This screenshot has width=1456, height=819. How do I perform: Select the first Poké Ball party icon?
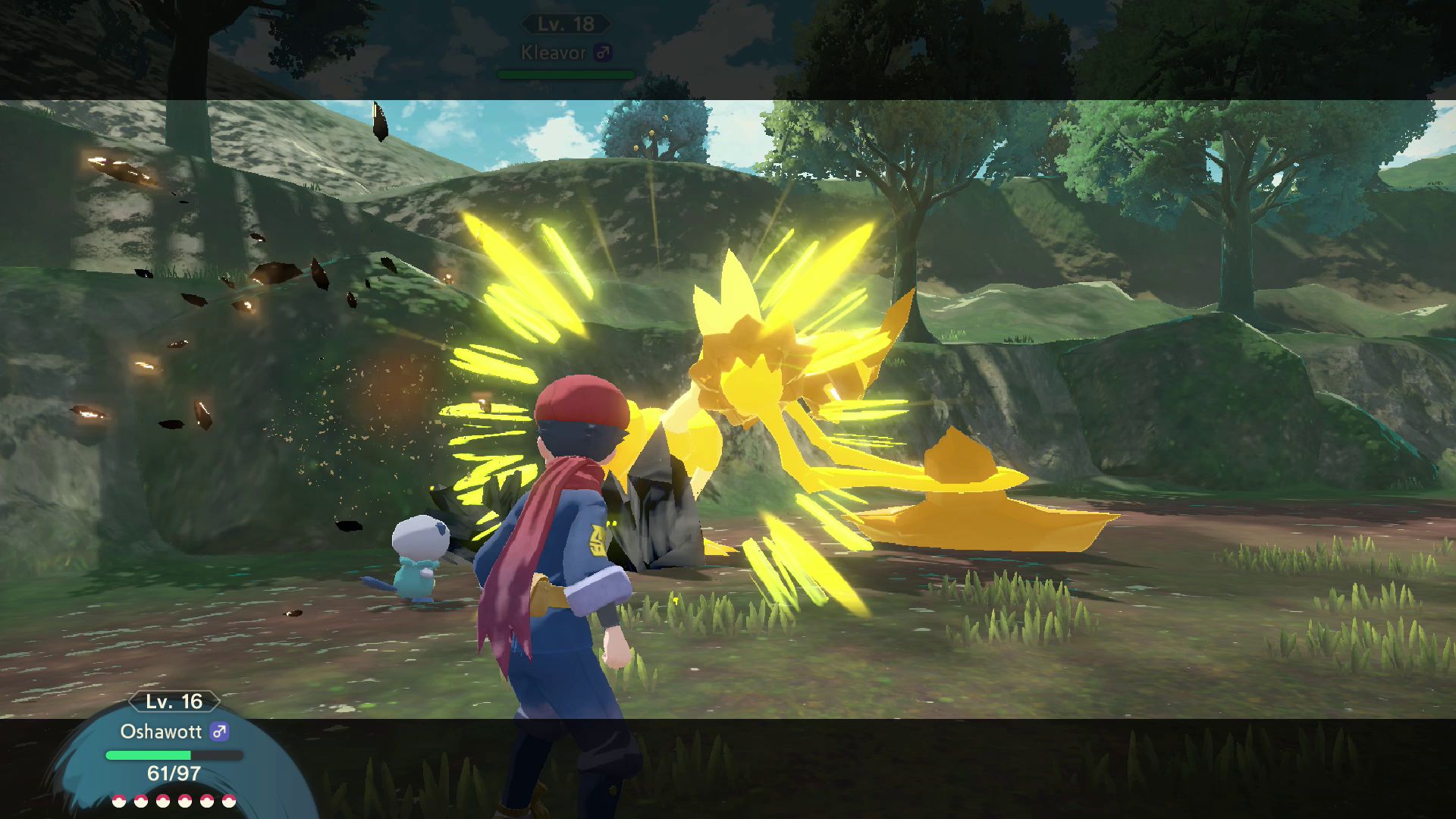(118, 800)
